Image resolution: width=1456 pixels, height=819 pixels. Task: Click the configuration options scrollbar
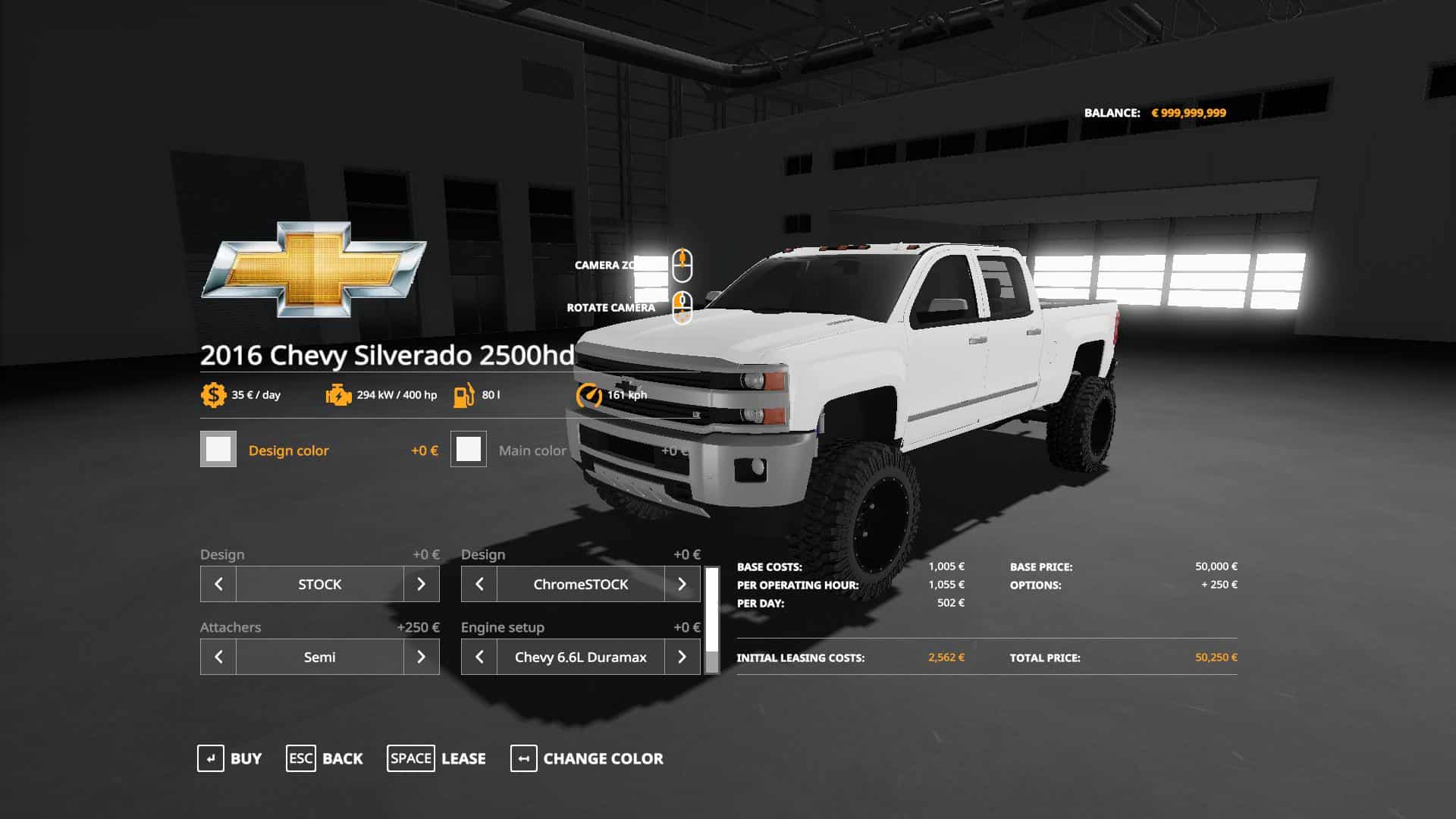(x=712, y=620)
